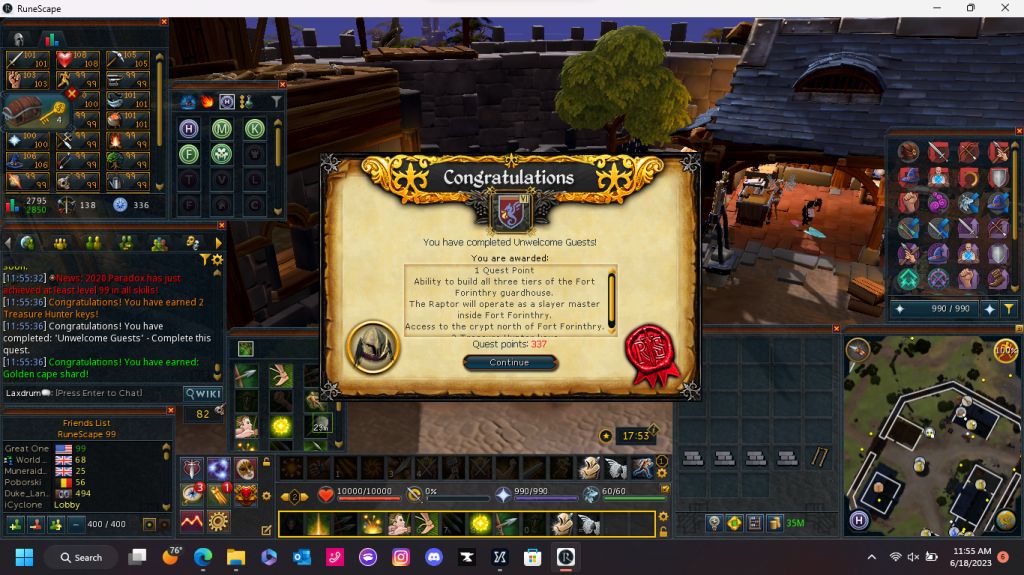This screenshot has width=1024, height=575.
Task: Maximize the RuneScape window
Action: coord(970,8)
